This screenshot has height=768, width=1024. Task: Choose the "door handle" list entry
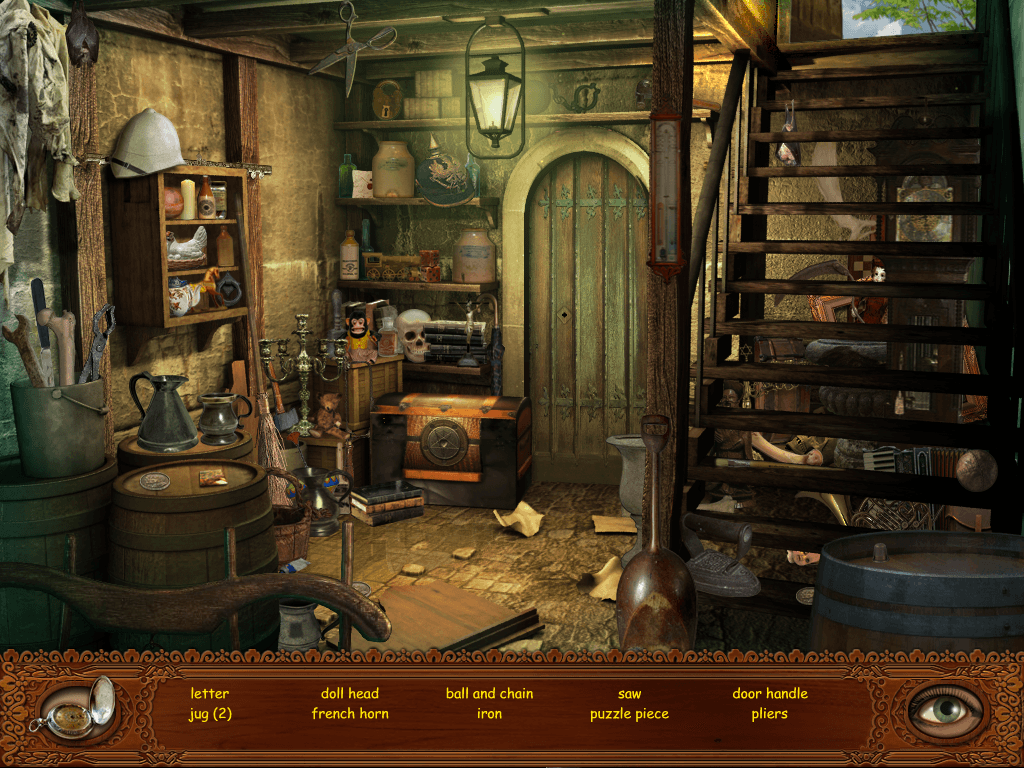pyautogui.click(x=770, y=693)
